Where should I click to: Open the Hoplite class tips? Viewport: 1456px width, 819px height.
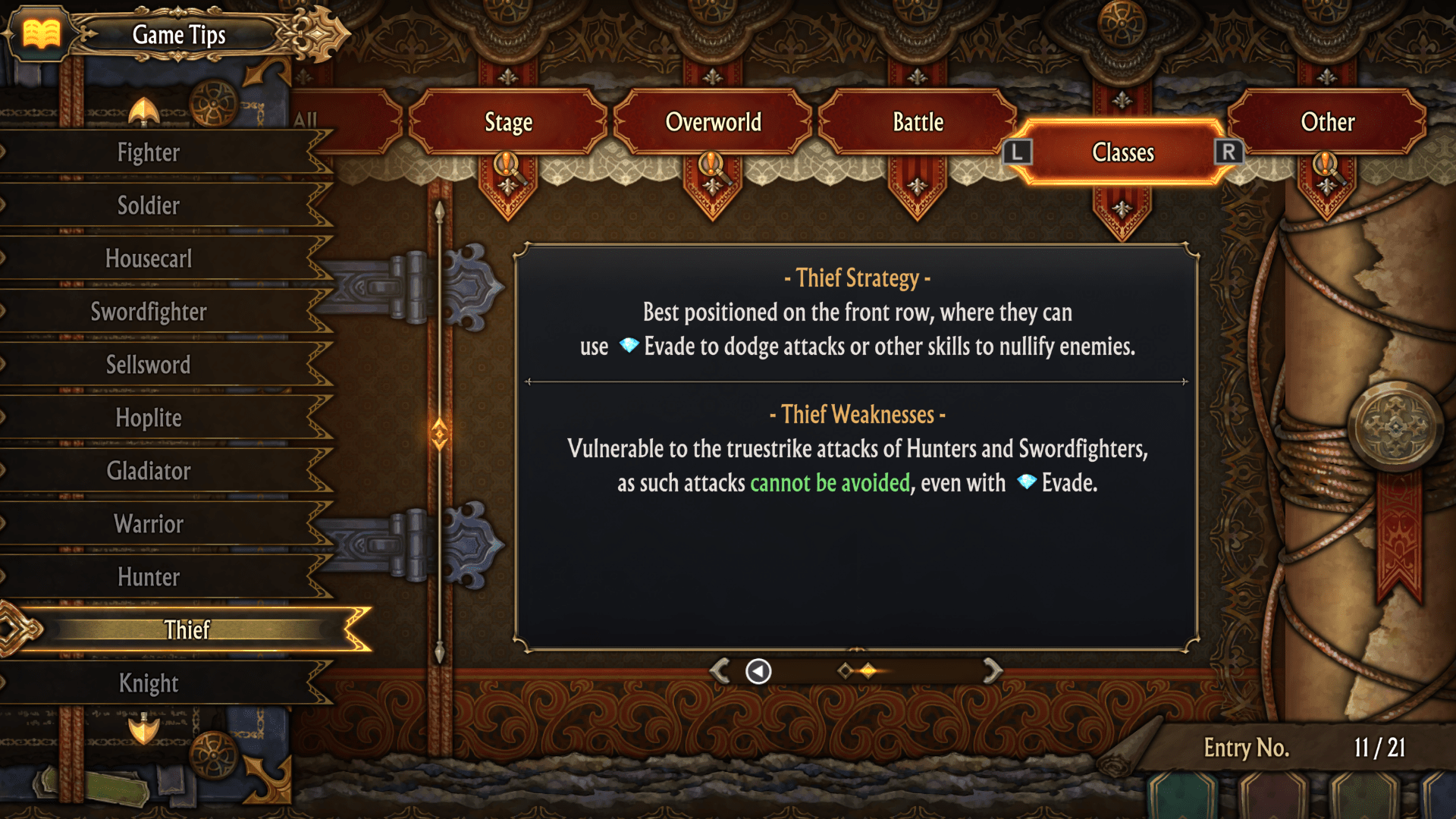(149, 418)
